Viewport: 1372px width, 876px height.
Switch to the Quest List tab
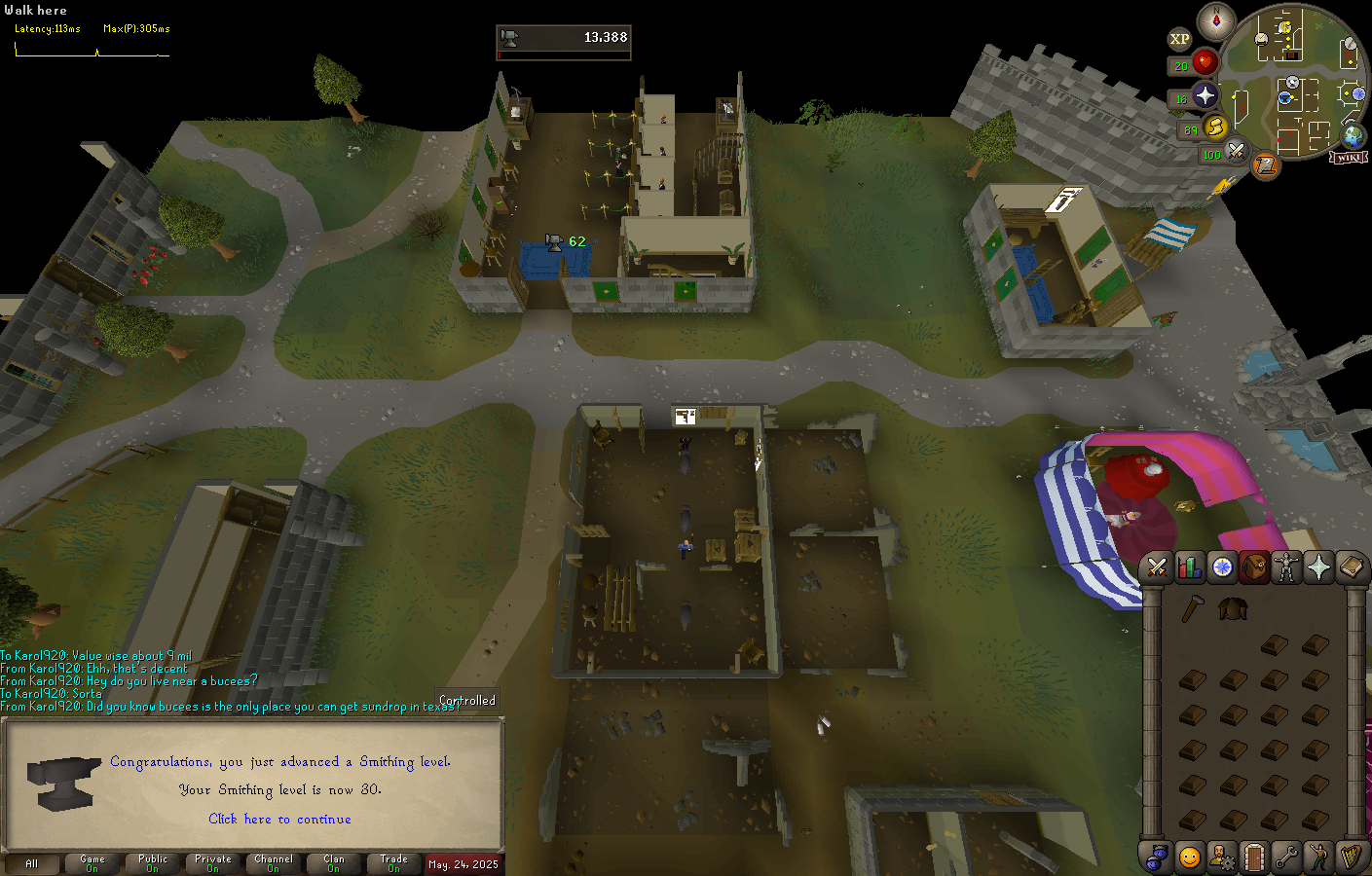1222,566
